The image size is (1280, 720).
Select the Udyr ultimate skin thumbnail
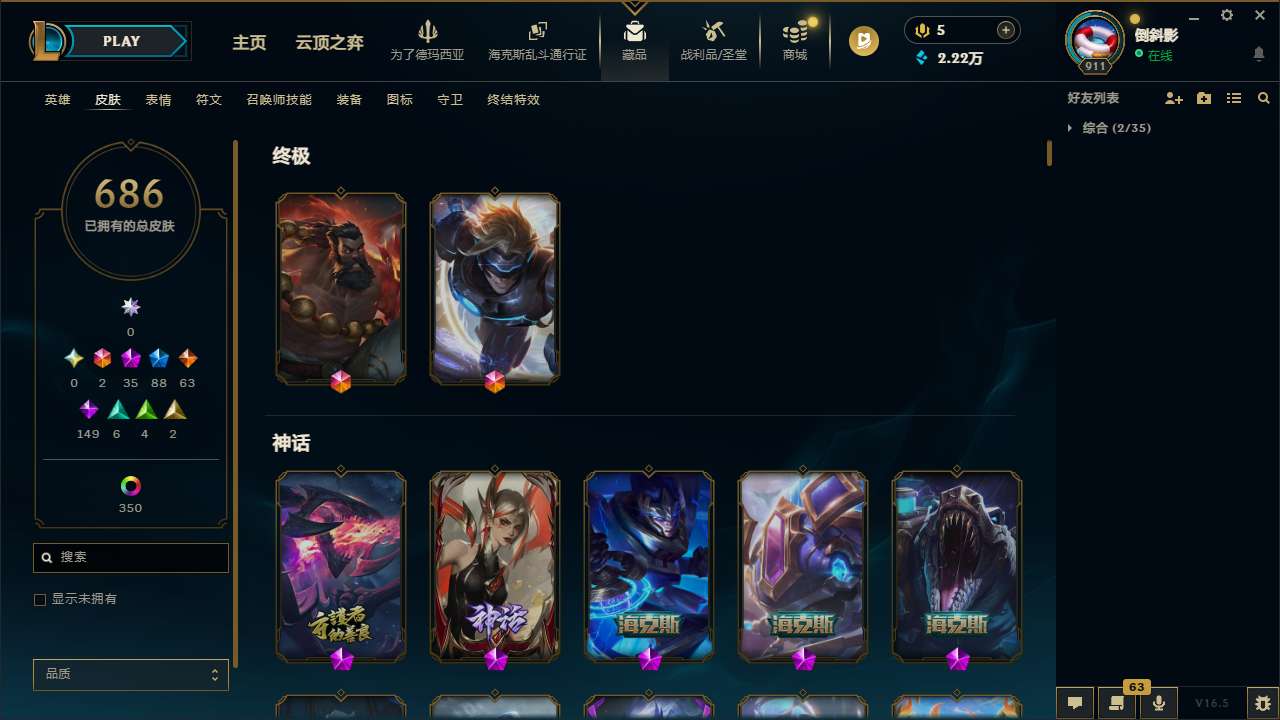coord(341,288)
